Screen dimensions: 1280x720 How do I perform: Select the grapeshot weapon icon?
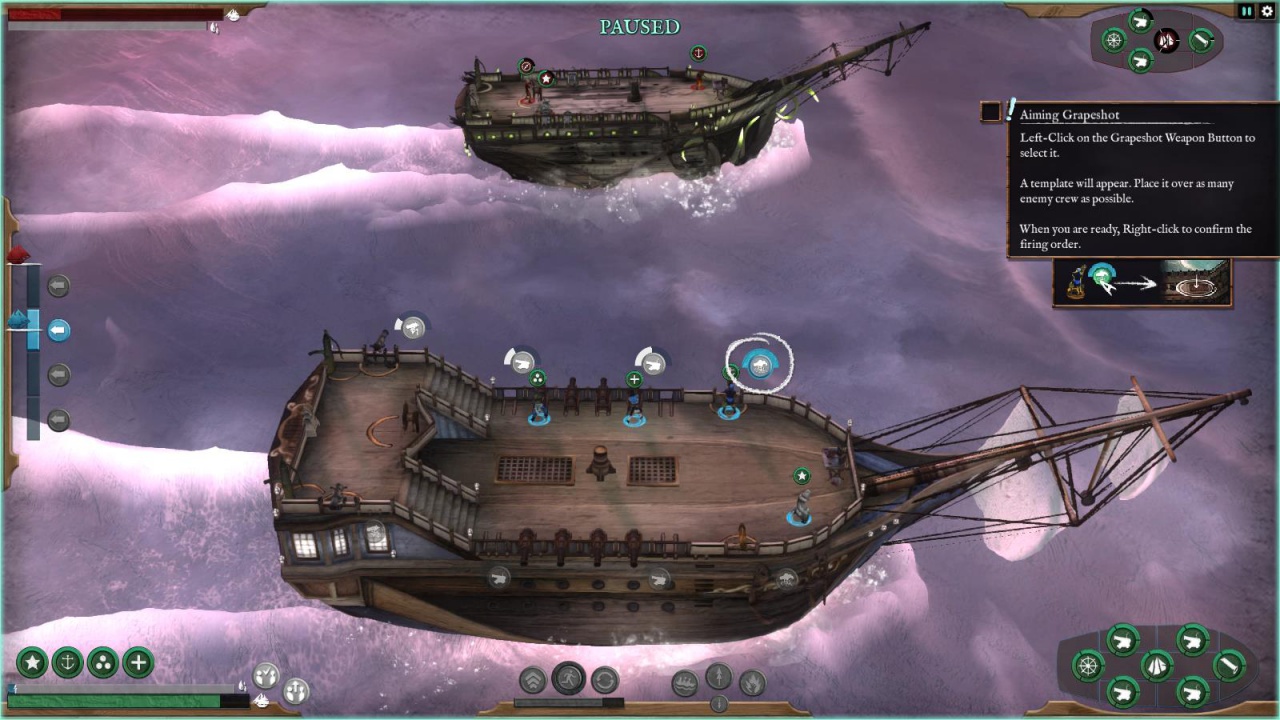click(760, 364)
